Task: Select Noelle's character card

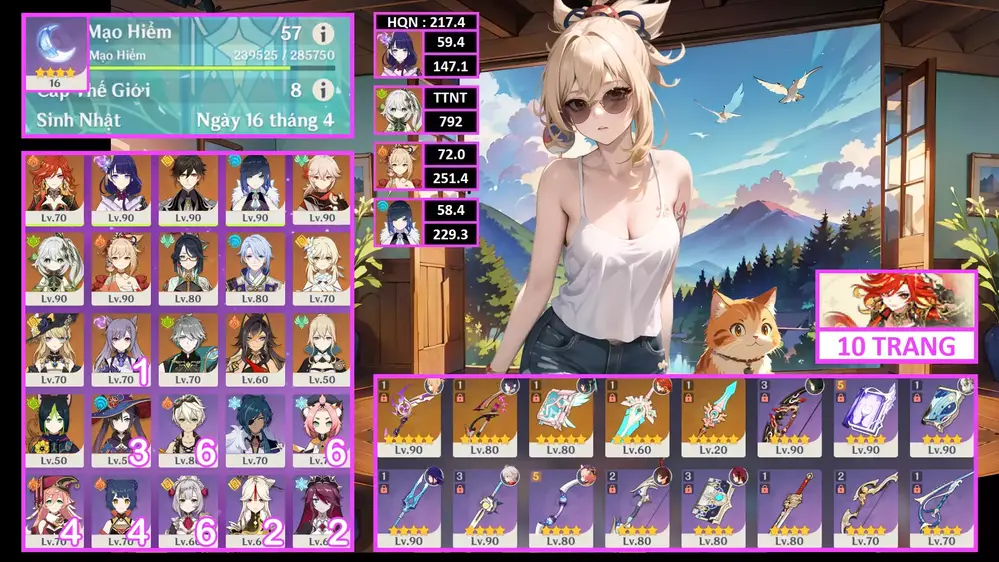Action: (x=188, y=507)
